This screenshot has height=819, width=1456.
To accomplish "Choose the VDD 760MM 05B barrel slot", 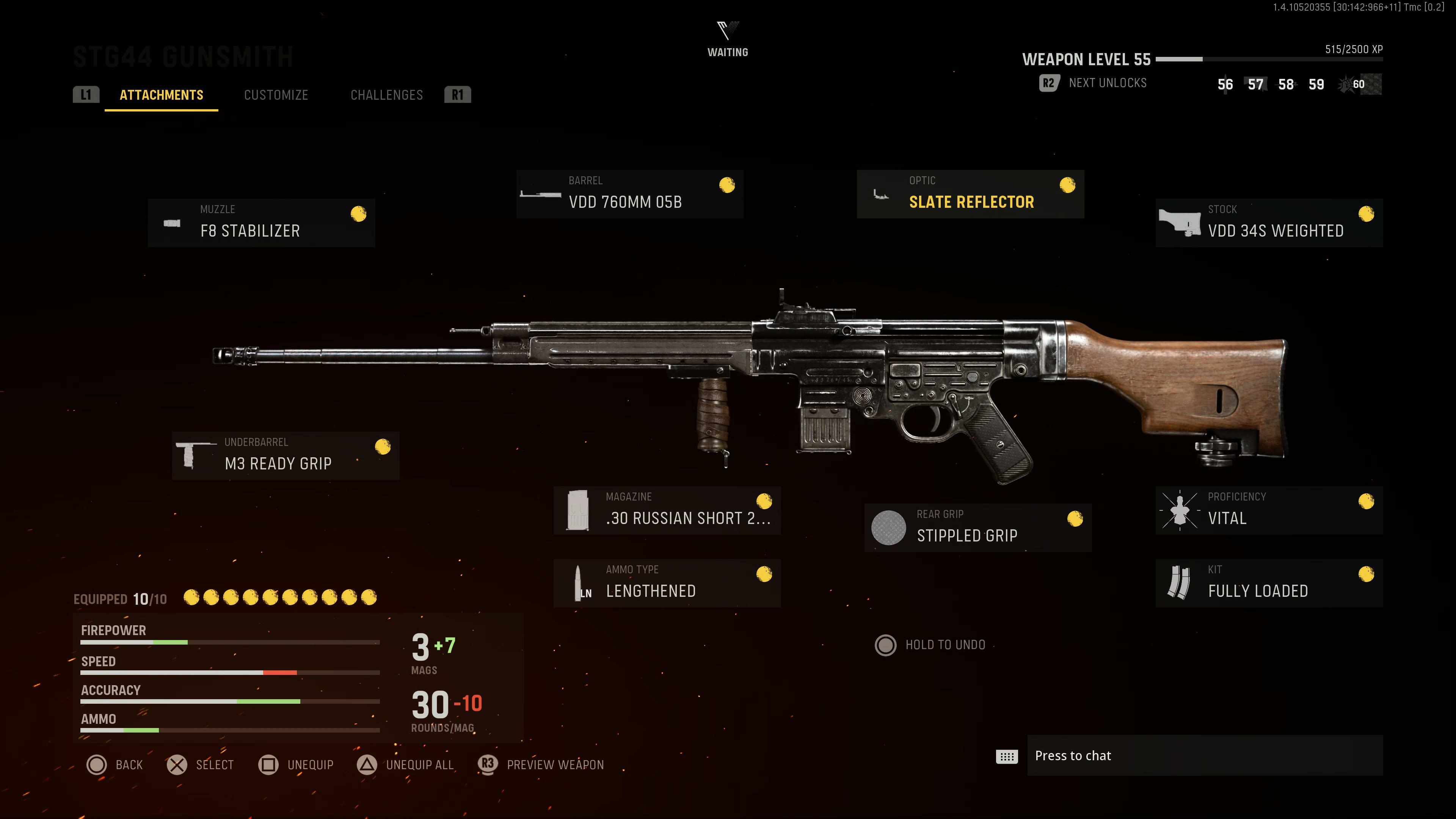I will 630,194.
